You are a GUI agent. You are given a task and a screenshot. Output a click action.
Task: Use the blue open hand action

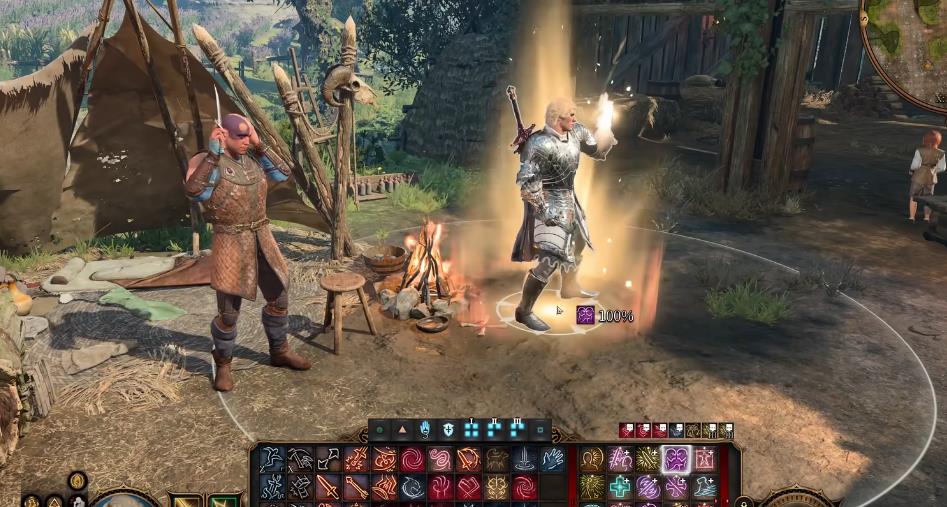pos(553,459)
